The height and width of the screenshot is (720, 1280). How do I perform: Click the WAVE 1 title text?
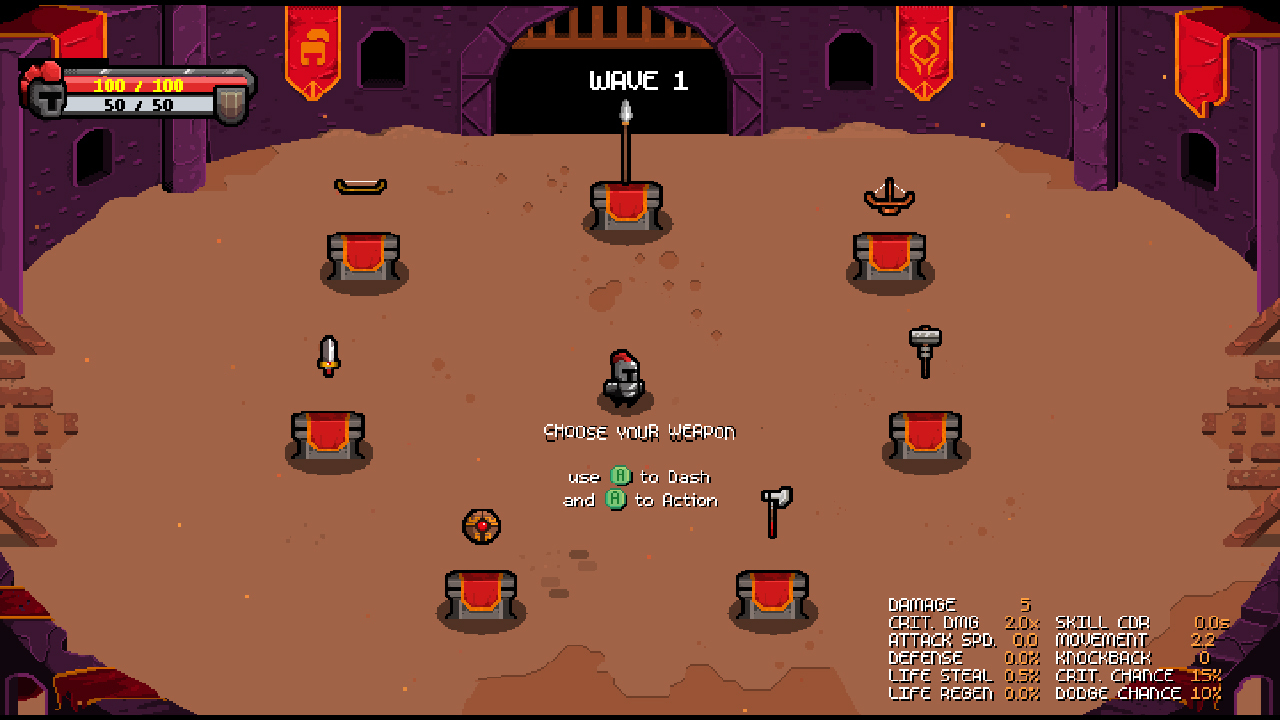point(639,82)
